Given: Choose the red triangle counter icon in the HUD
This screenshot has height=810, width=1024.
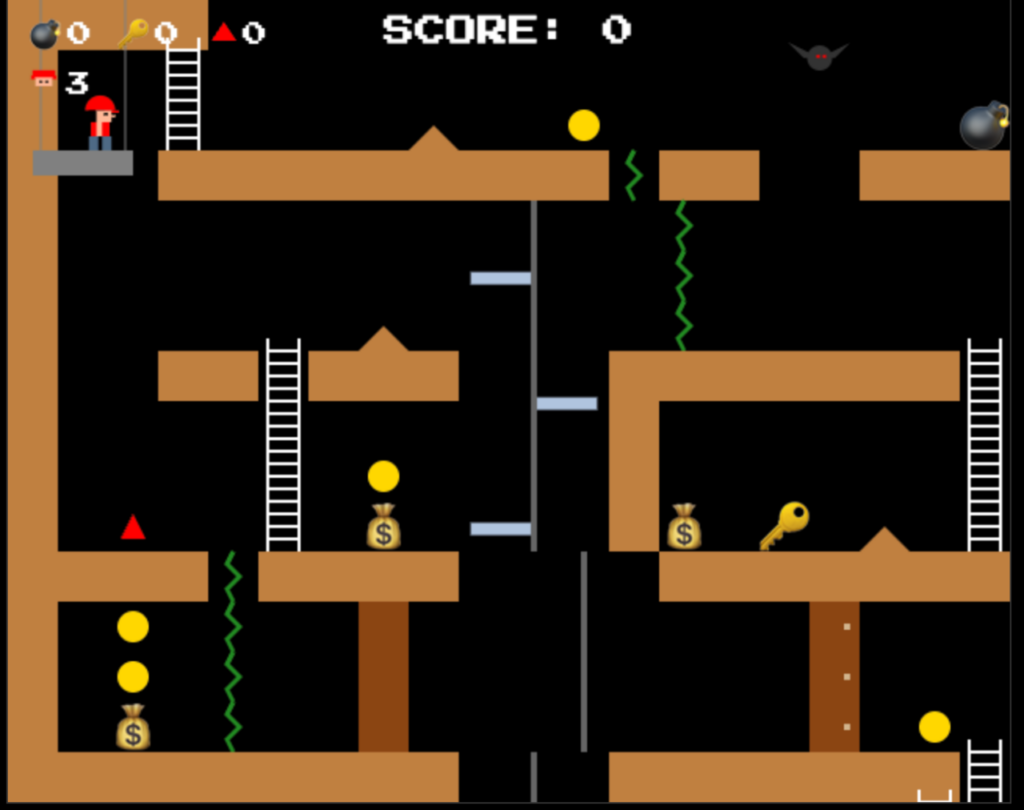Looking at the screenshot, I should [x=224, y=32].
